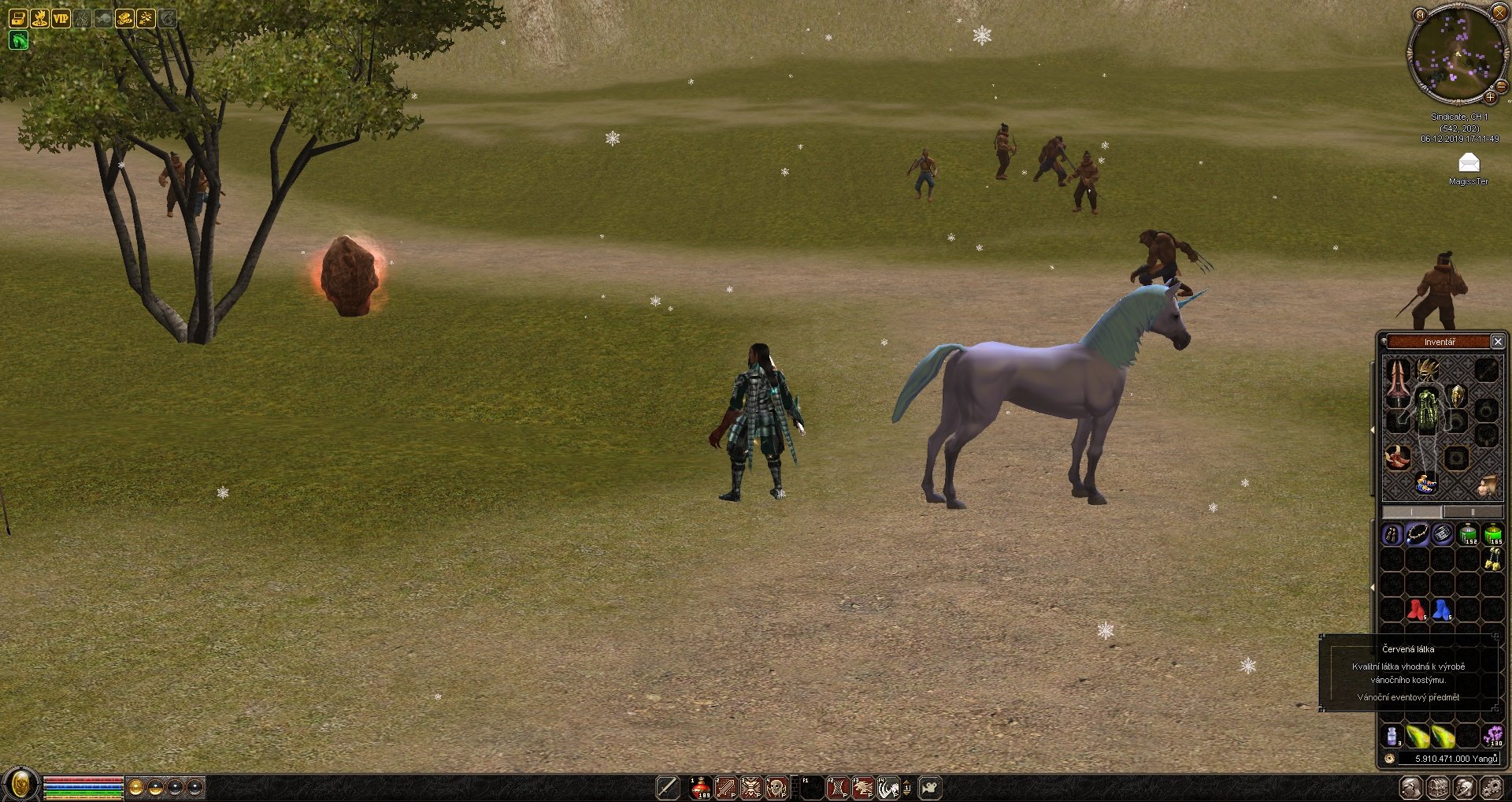Open the MagissTer mail envelope
This screenshot has height=802, width=1512.
pyautogui.click(x=1469, y=163)
